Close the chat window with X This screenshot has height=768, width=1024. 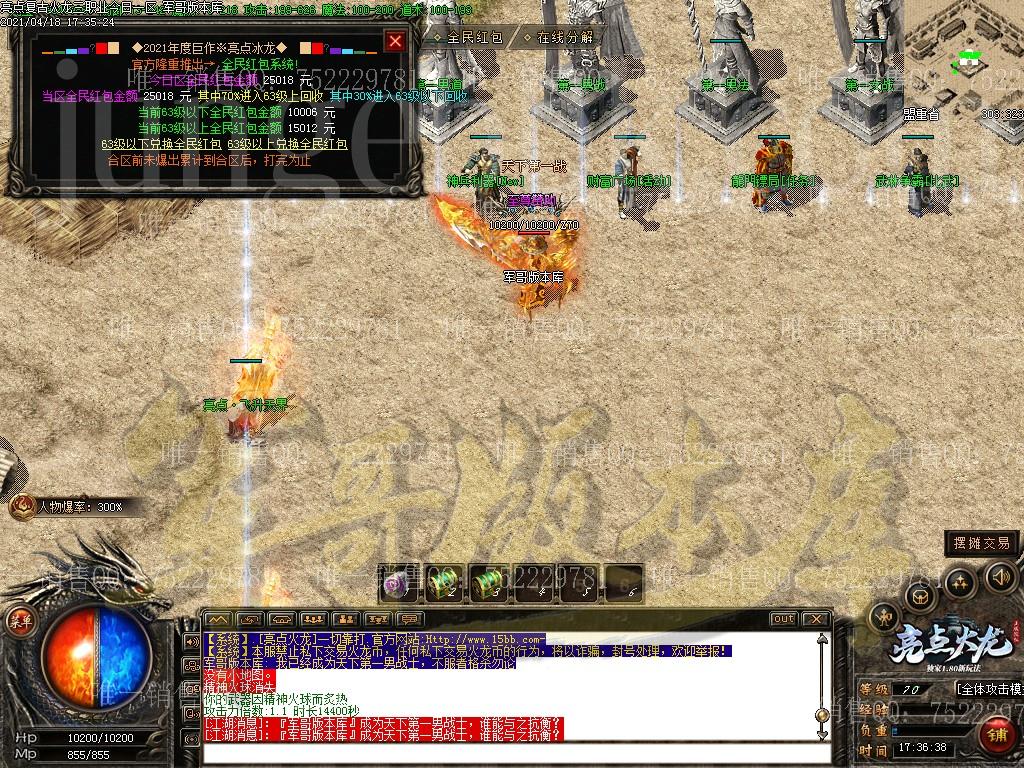(x=815, y=619)
